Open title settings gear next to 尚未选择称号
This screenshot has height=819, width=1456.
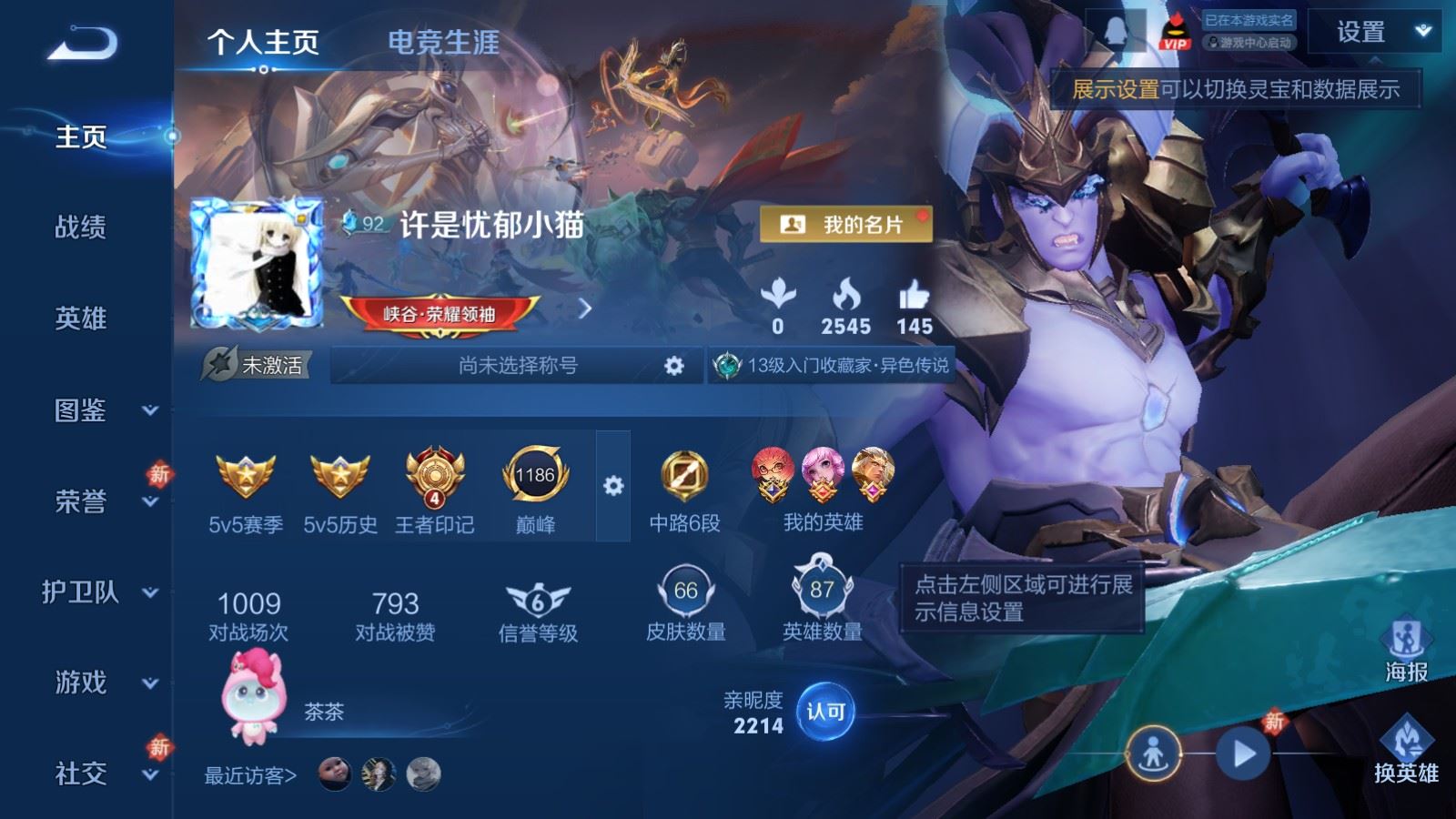[x=673, y=364]
